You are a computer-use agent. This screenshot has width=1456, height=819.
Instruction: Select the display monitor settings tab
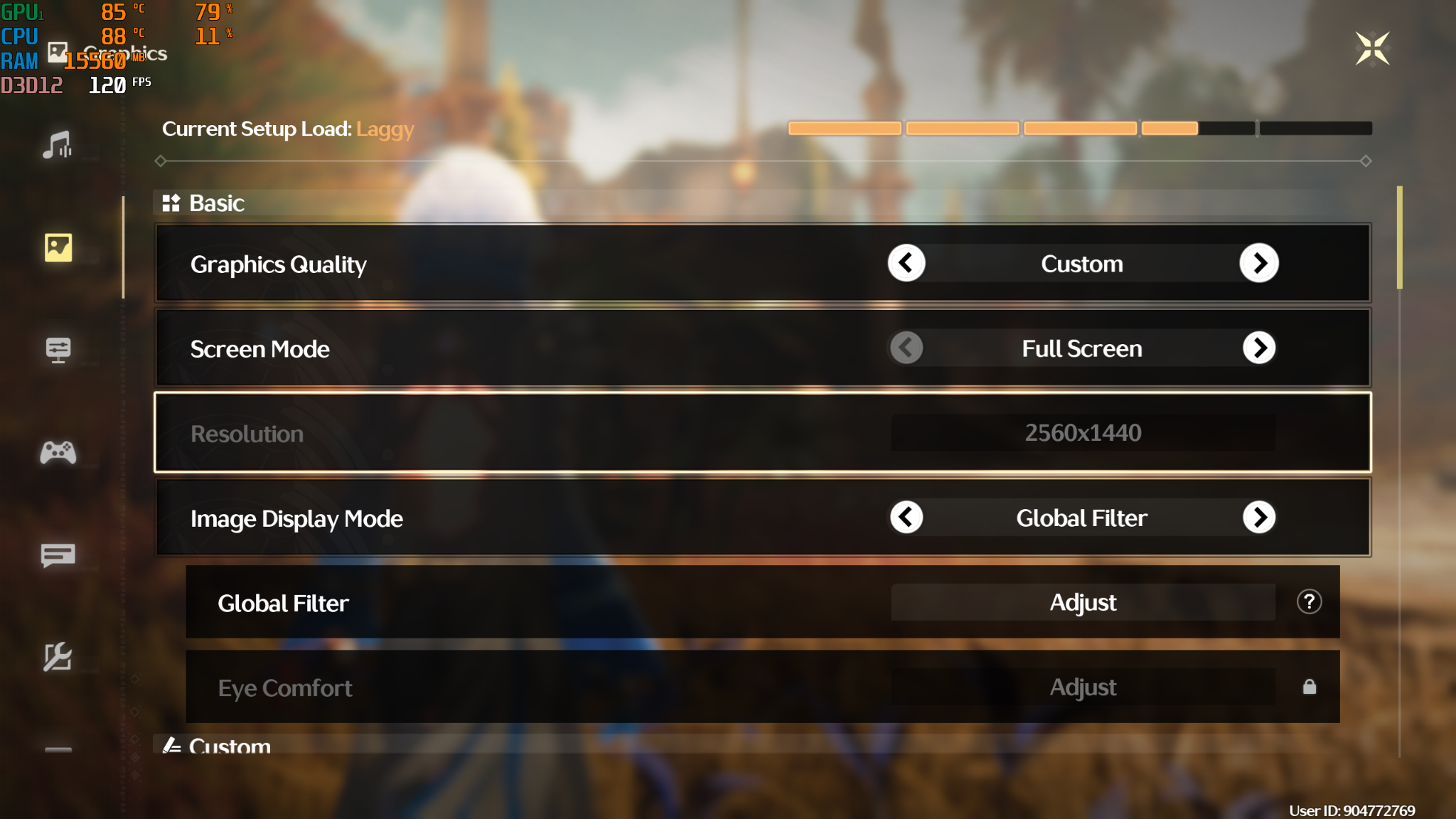click(58, 350)
